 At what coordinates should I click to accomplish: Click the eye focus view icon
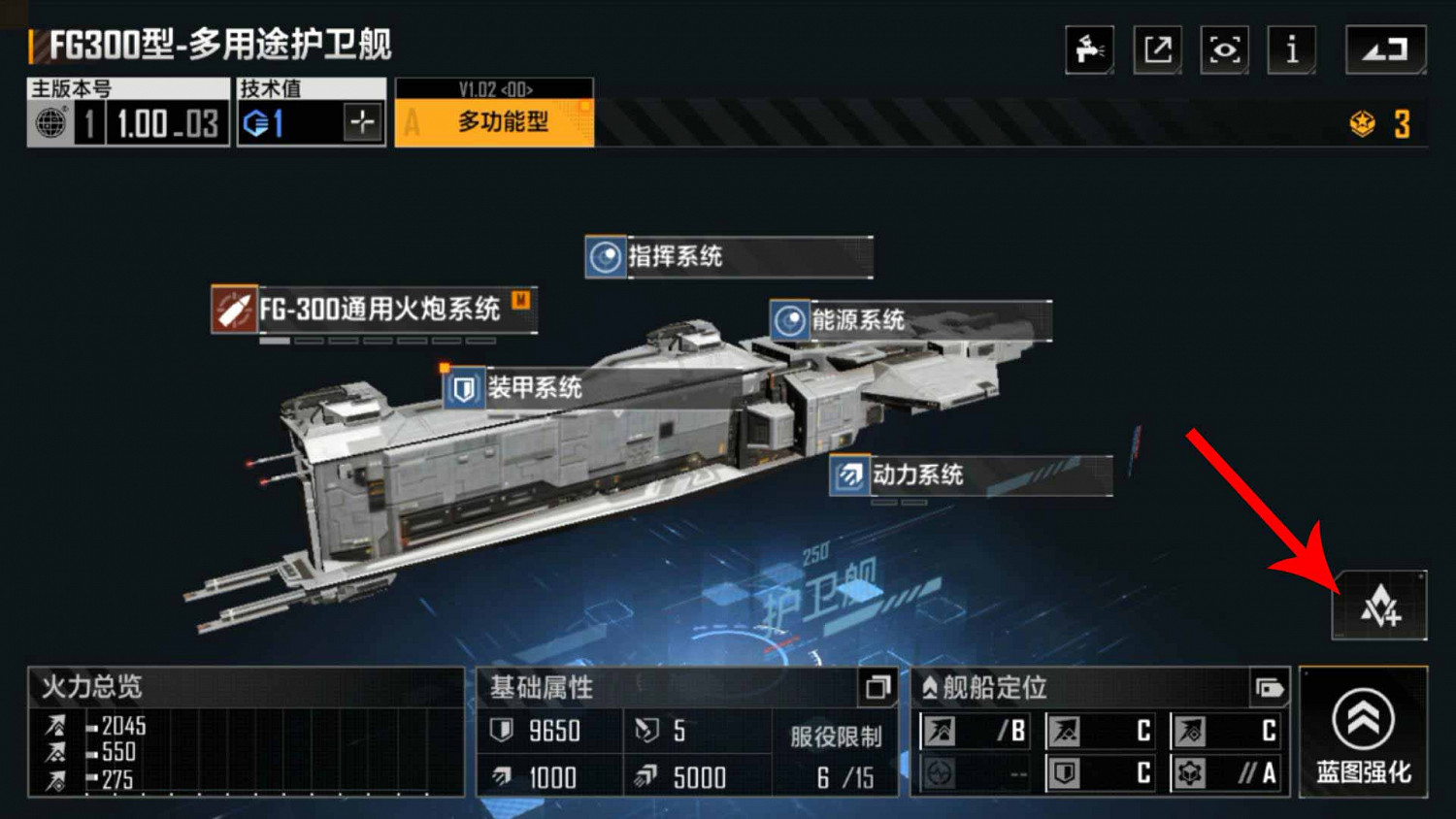[x=1224, y=49]
